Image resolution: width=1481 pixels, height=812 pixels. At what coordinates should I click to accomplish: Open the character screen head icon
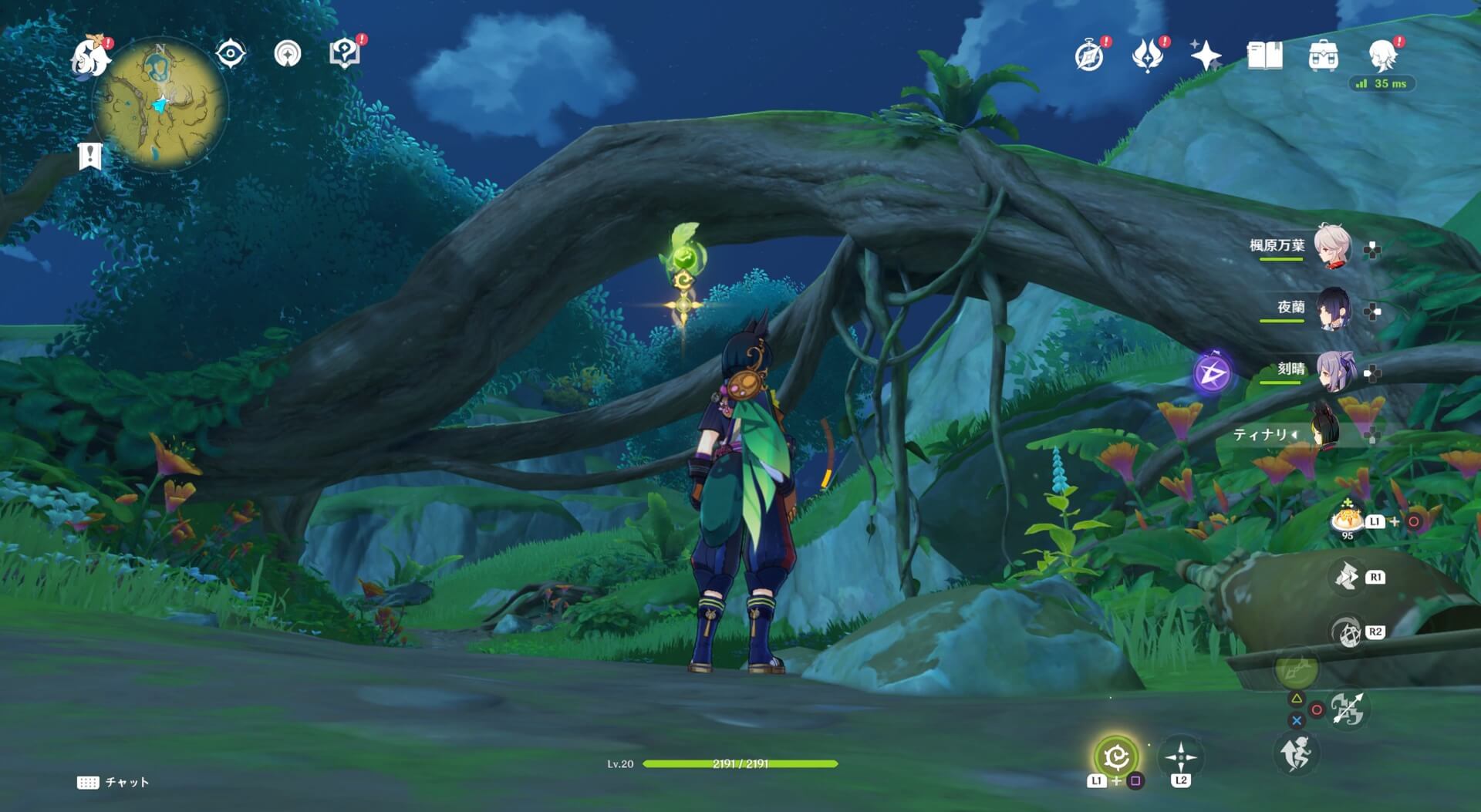click(x=1382, y=56)
